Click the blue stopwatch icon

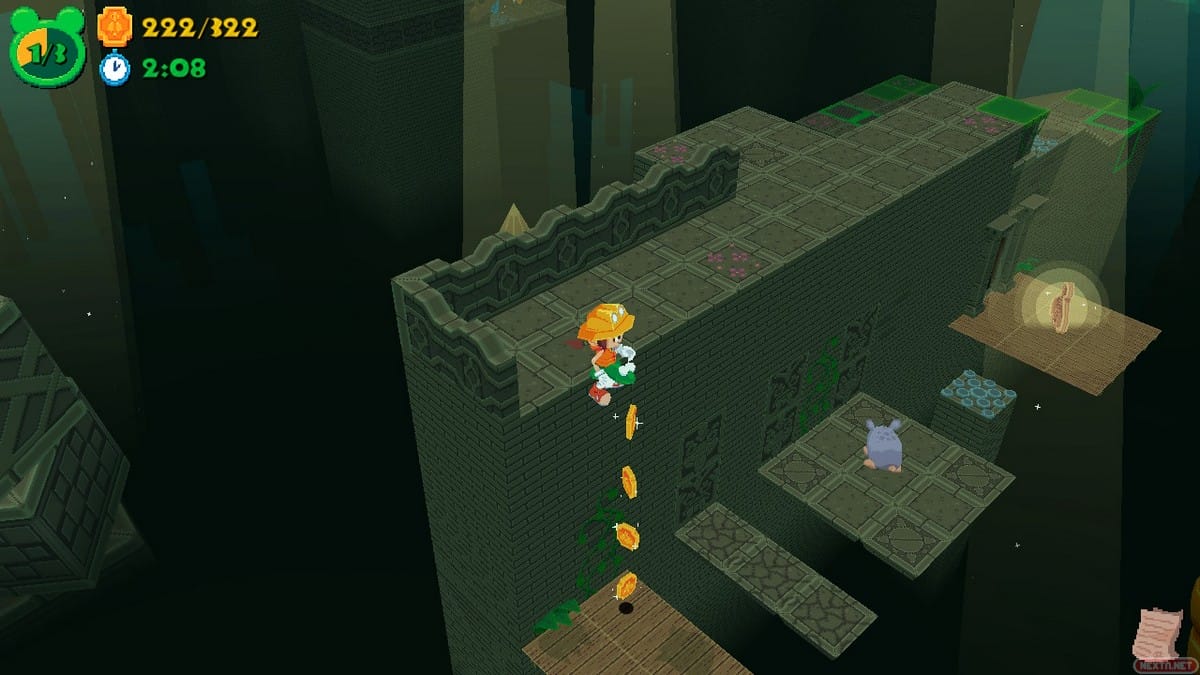(x=114, y=68)
